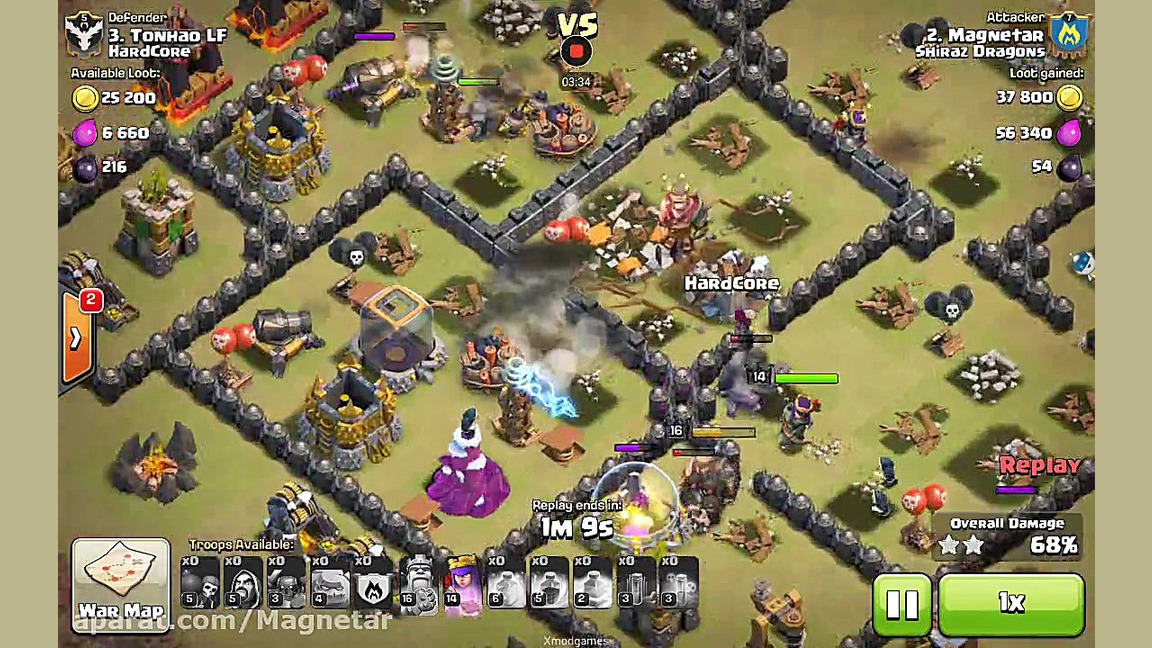Viewport: 1152px width, 648px height.
Task: Tap the attacker Shiraz Dragons clan badge
Action: click(1069, 35)
